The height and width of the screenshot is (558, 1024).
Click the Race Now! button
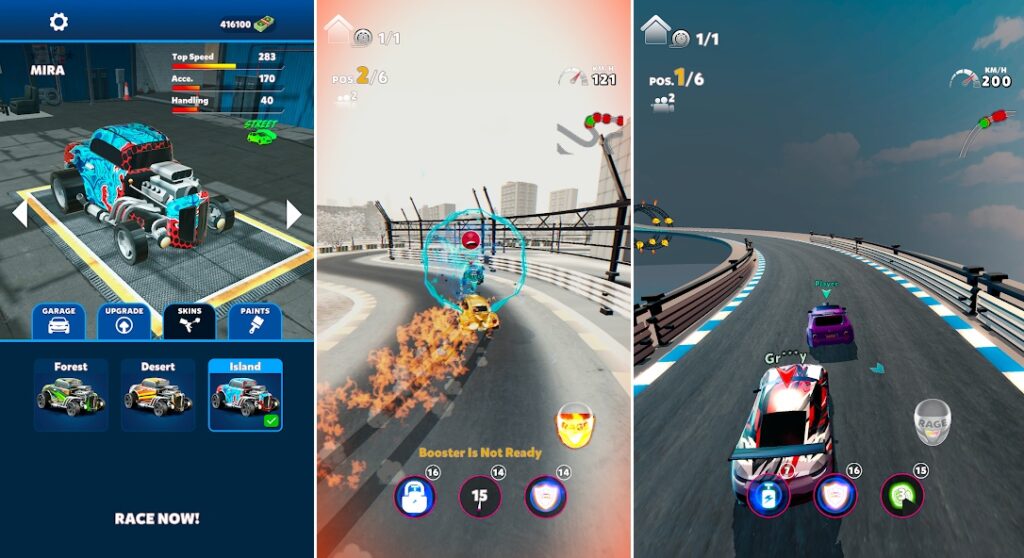(x=157, y=518)
